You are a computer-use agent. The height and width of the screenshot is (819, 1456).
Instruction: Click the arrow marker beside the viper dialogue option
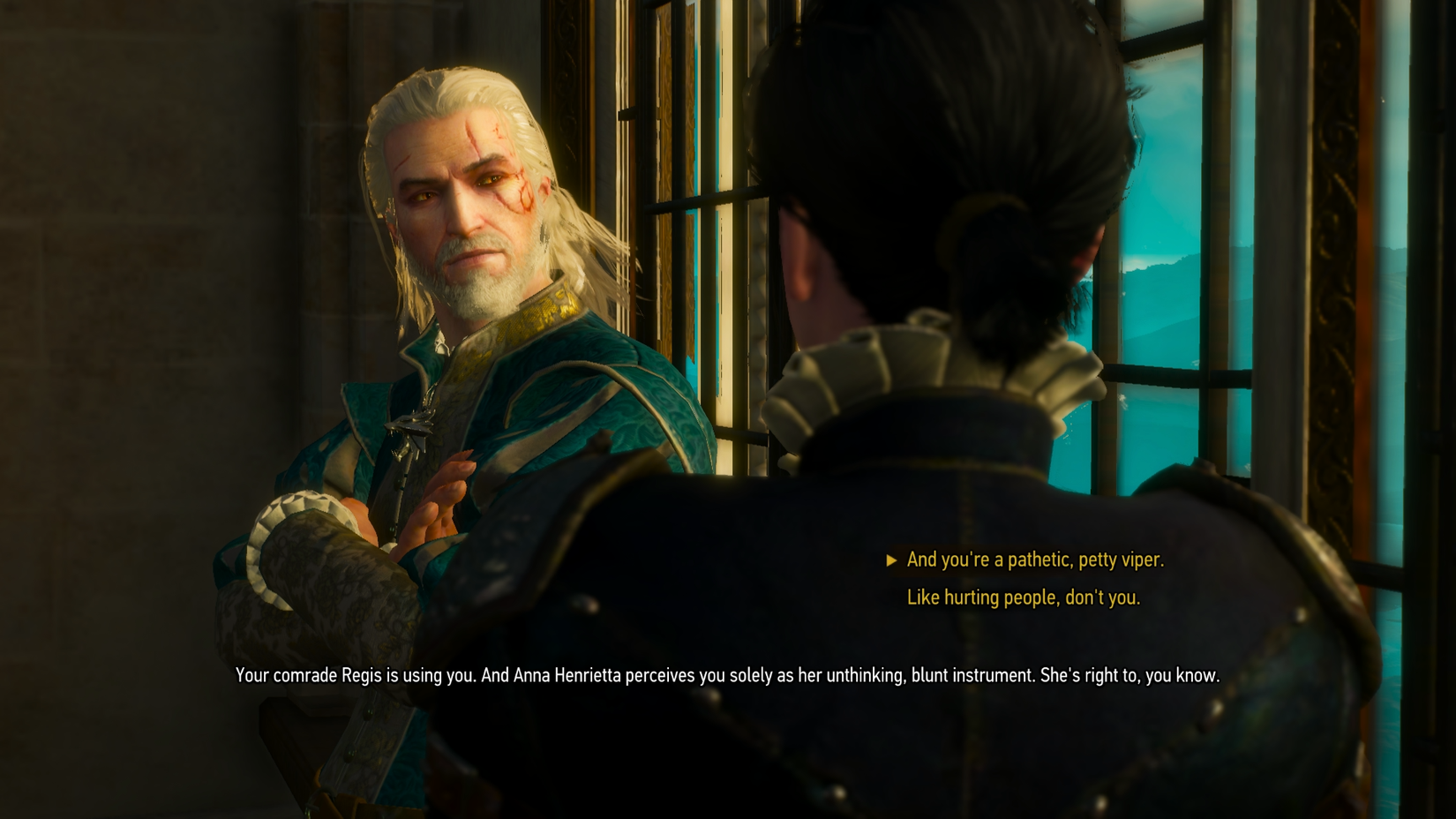click(893, 559)
